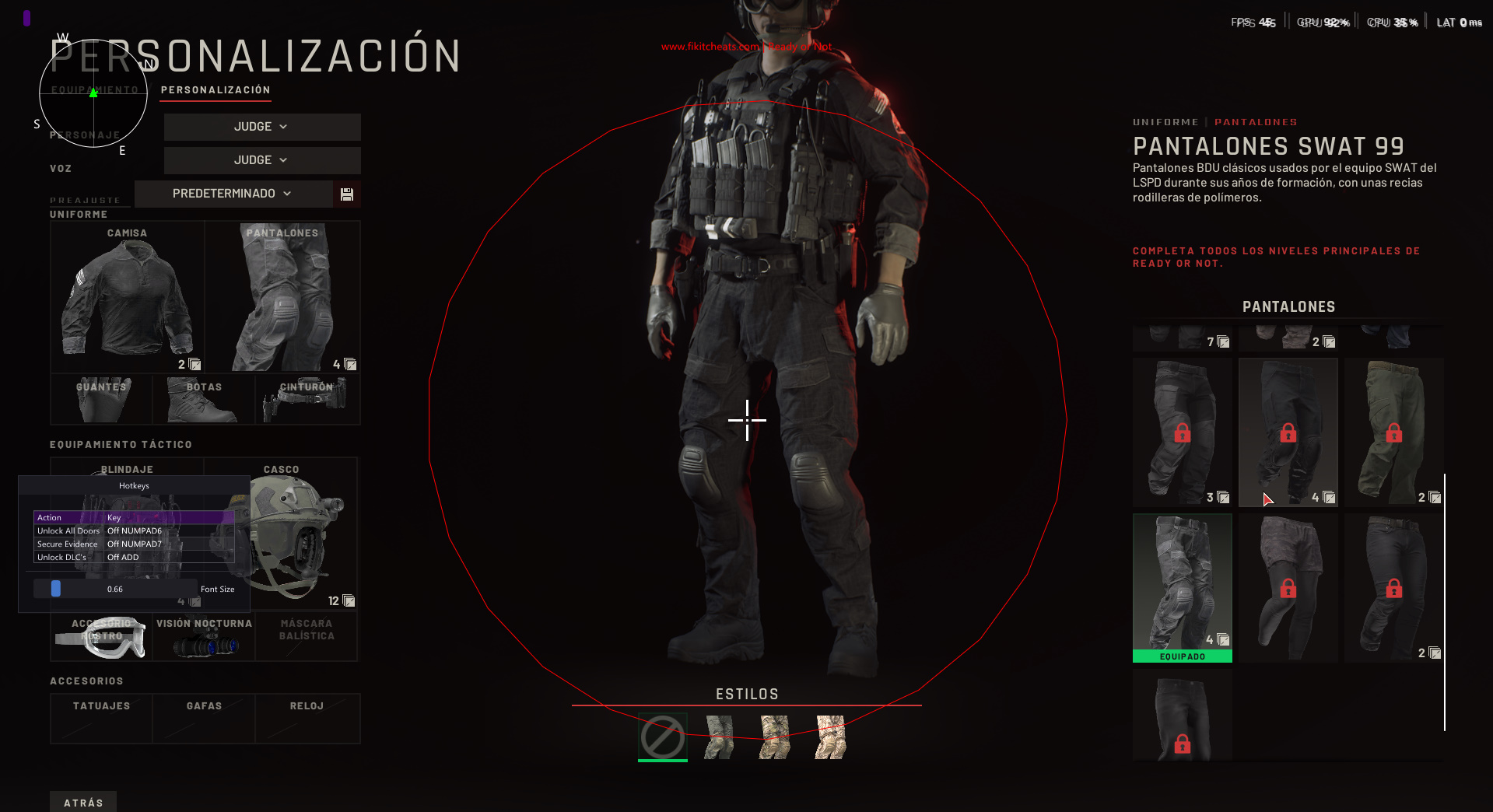Open the GUANTES glove customization slot
The image size is (1493, 812).
pyautogui.click(x=100, y=400)
